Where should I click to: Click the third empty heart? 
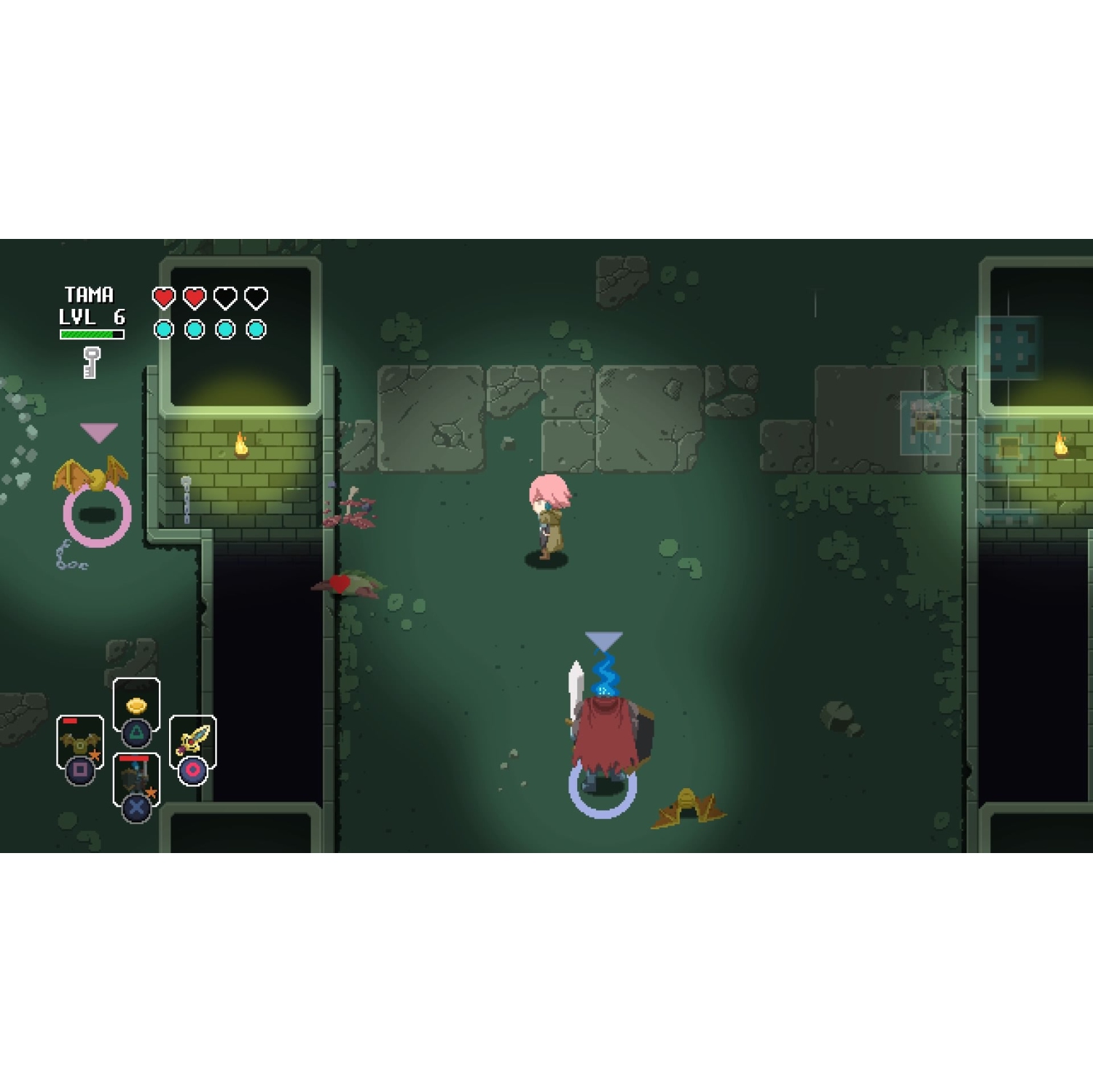coord(224,297)
